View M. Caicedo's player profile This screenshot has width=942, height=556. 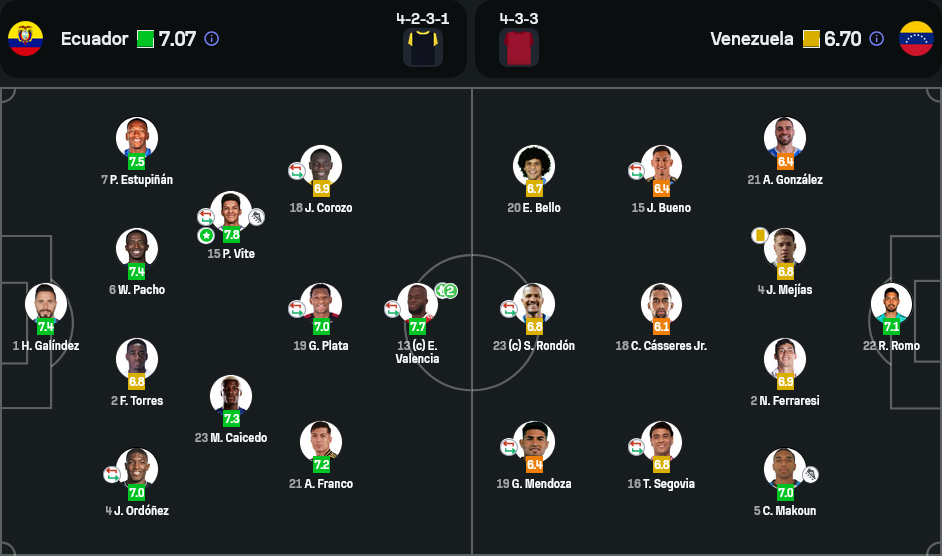(x=231, y=397)
